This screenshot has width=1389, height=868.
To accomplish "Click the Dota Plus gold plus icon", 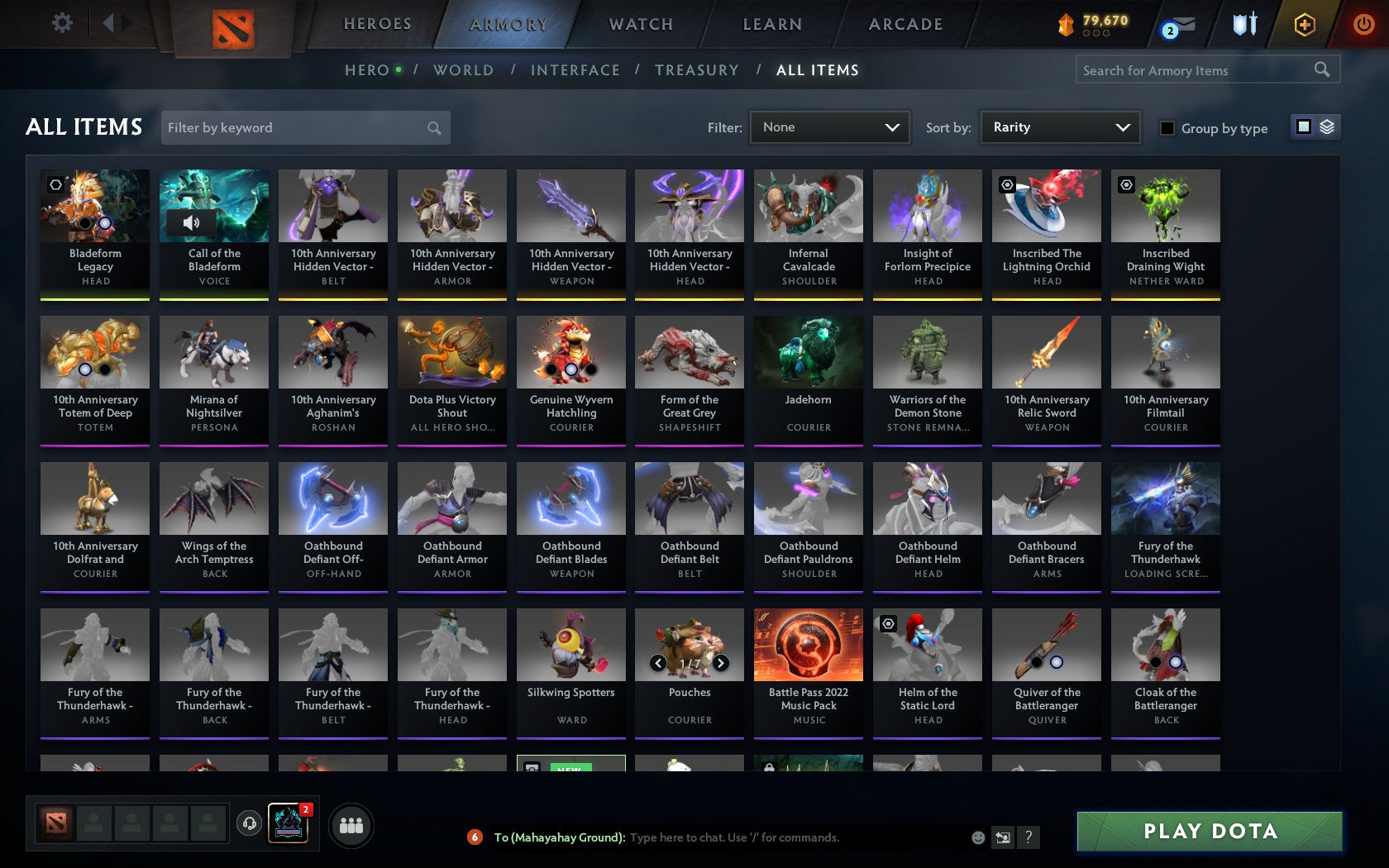I will coord(1305,25).
